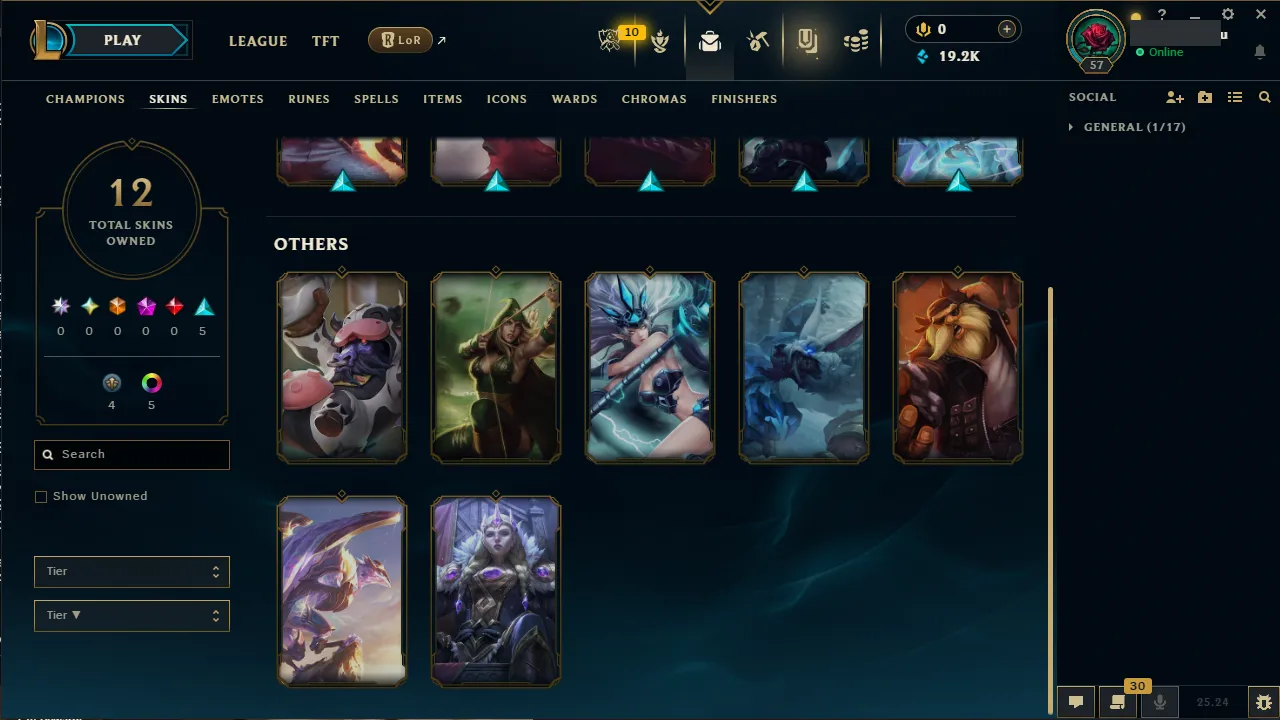Toggle the social panel list view
The height and width of the screenshot is (720, 1280).
click(x=1235, y=97)
